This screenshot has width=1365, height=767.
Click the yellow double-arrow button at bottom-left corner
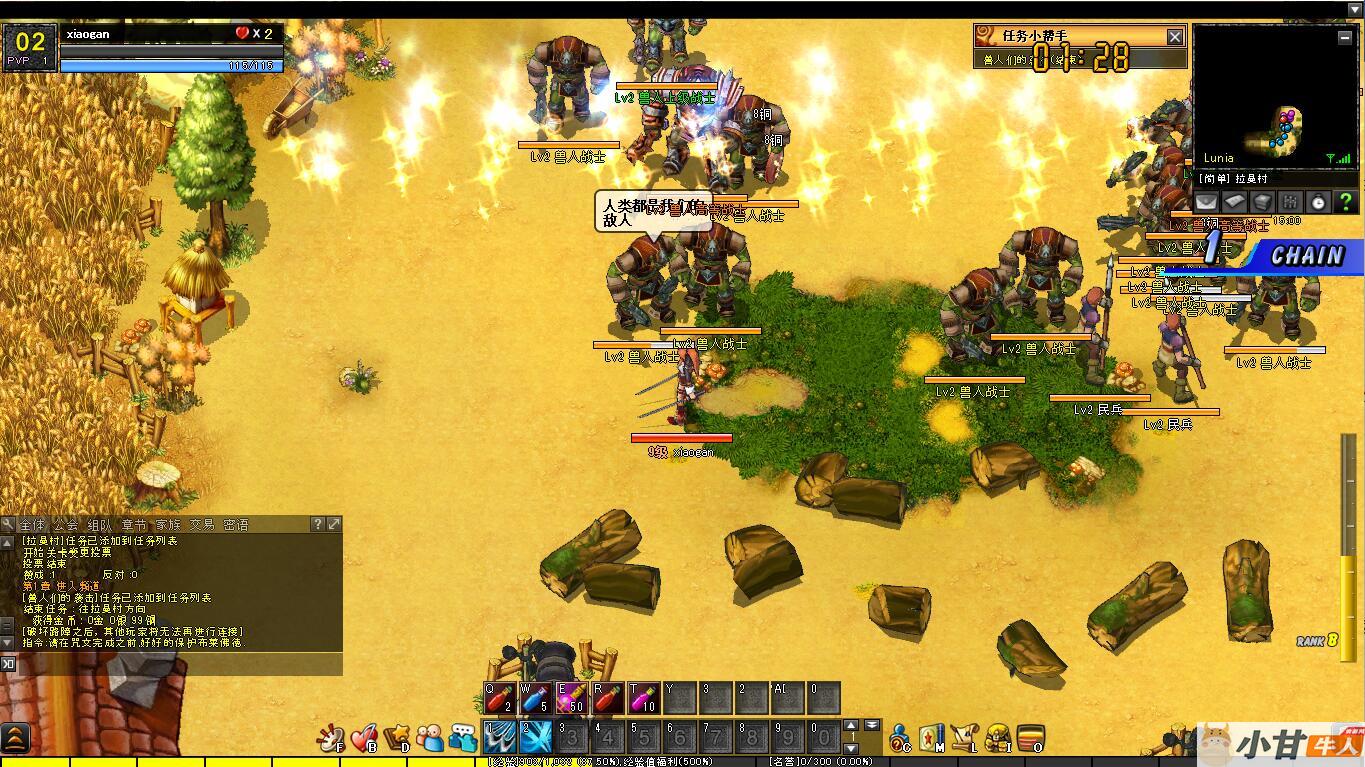[15, 738]
